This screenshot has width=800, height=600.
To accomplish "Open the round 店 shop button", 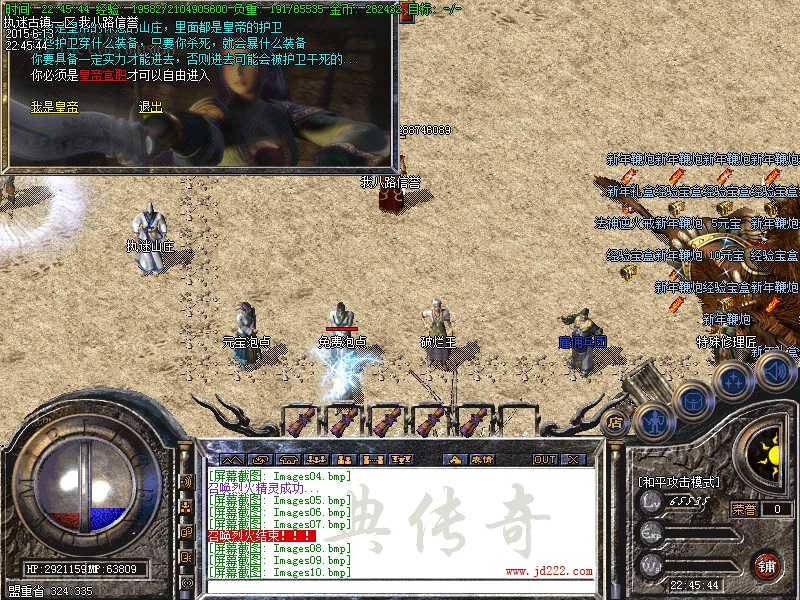I will point(615,423).
